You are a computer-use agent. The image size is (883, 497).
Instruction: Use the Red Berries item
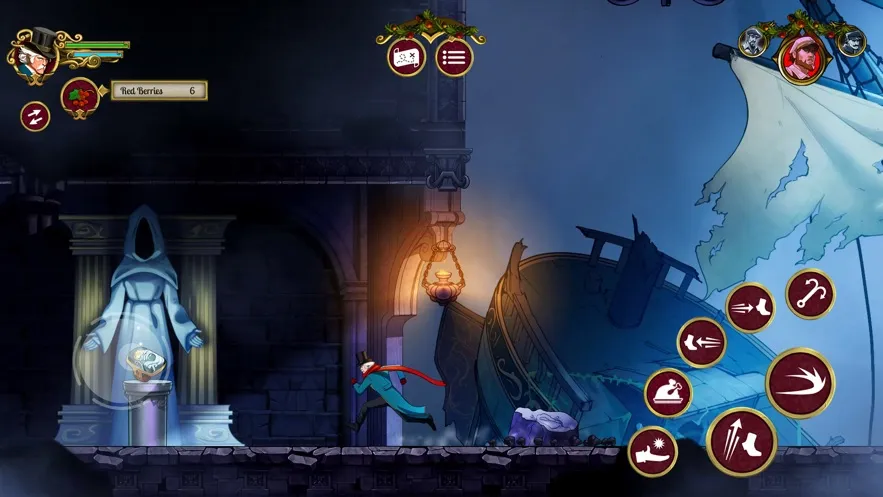click(80, 97)
